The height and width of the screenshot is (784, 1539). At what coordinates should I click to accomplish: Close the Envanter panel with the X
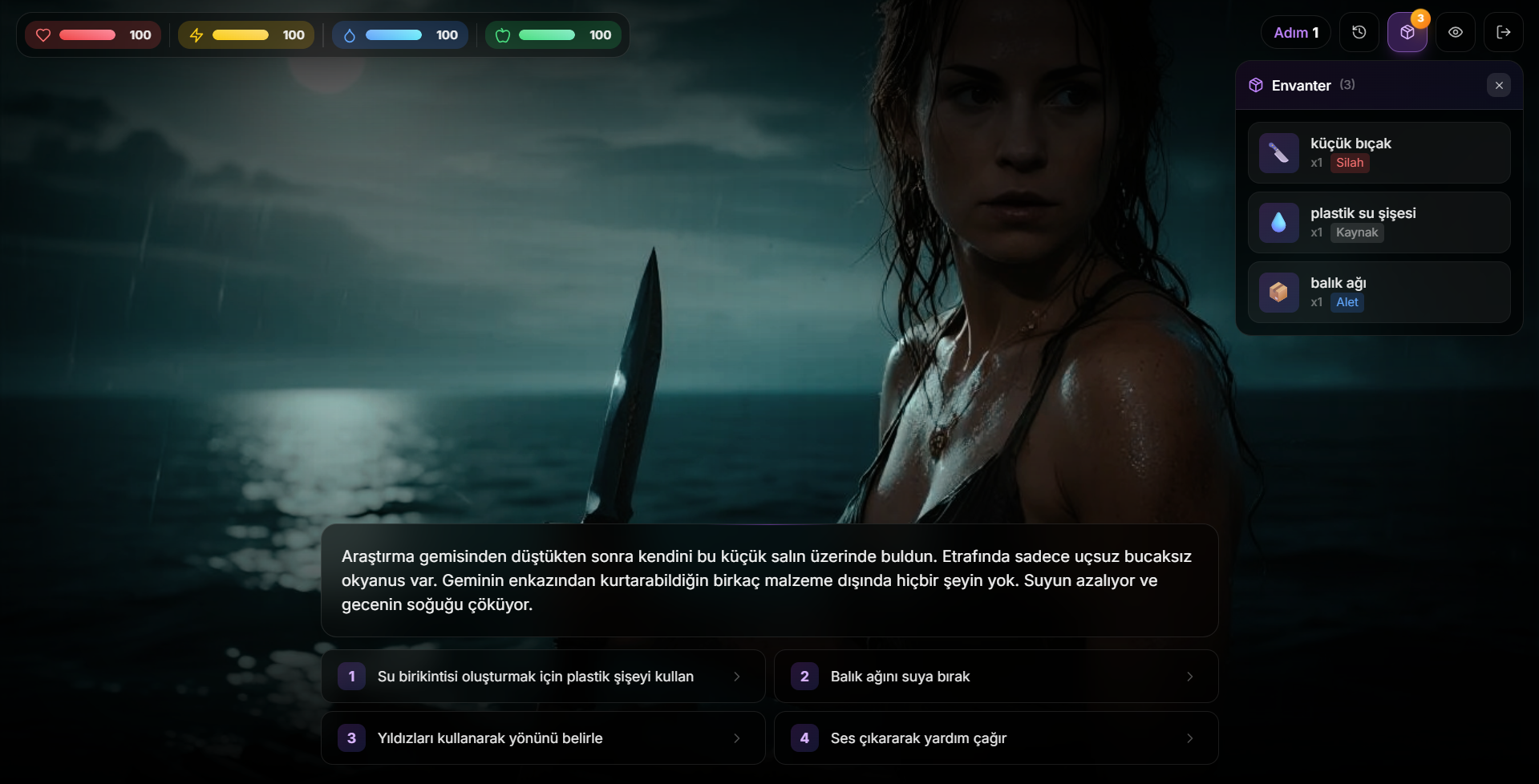(x=1498, y=84)
